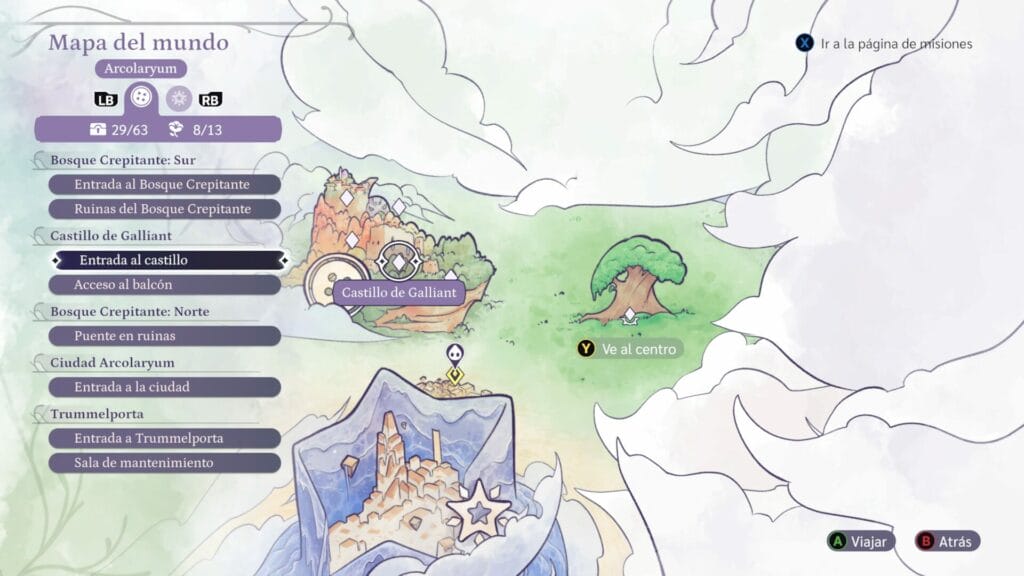Screen dimensions: 1024x576
Task: Click the circled diamond marker on the castle
Action: pos(398,262)
